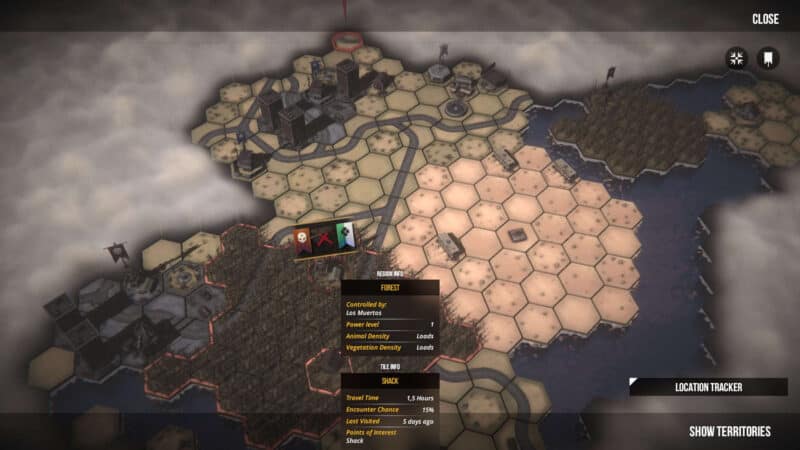Show territories on the map
This screenshot has width=800, height=450.
[730, 431]
